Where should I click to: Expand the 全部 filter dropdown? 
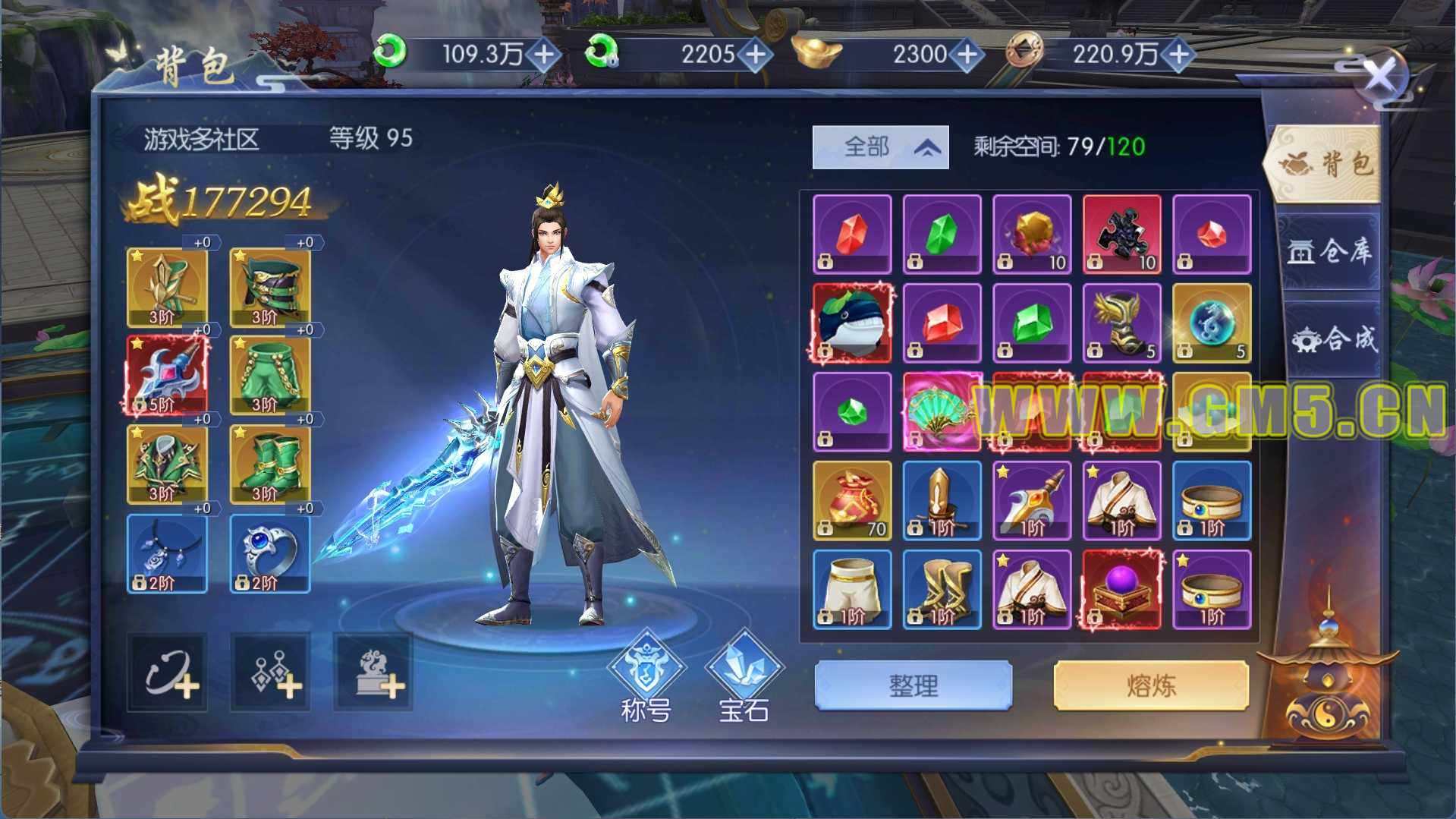[x=880, y=146]
